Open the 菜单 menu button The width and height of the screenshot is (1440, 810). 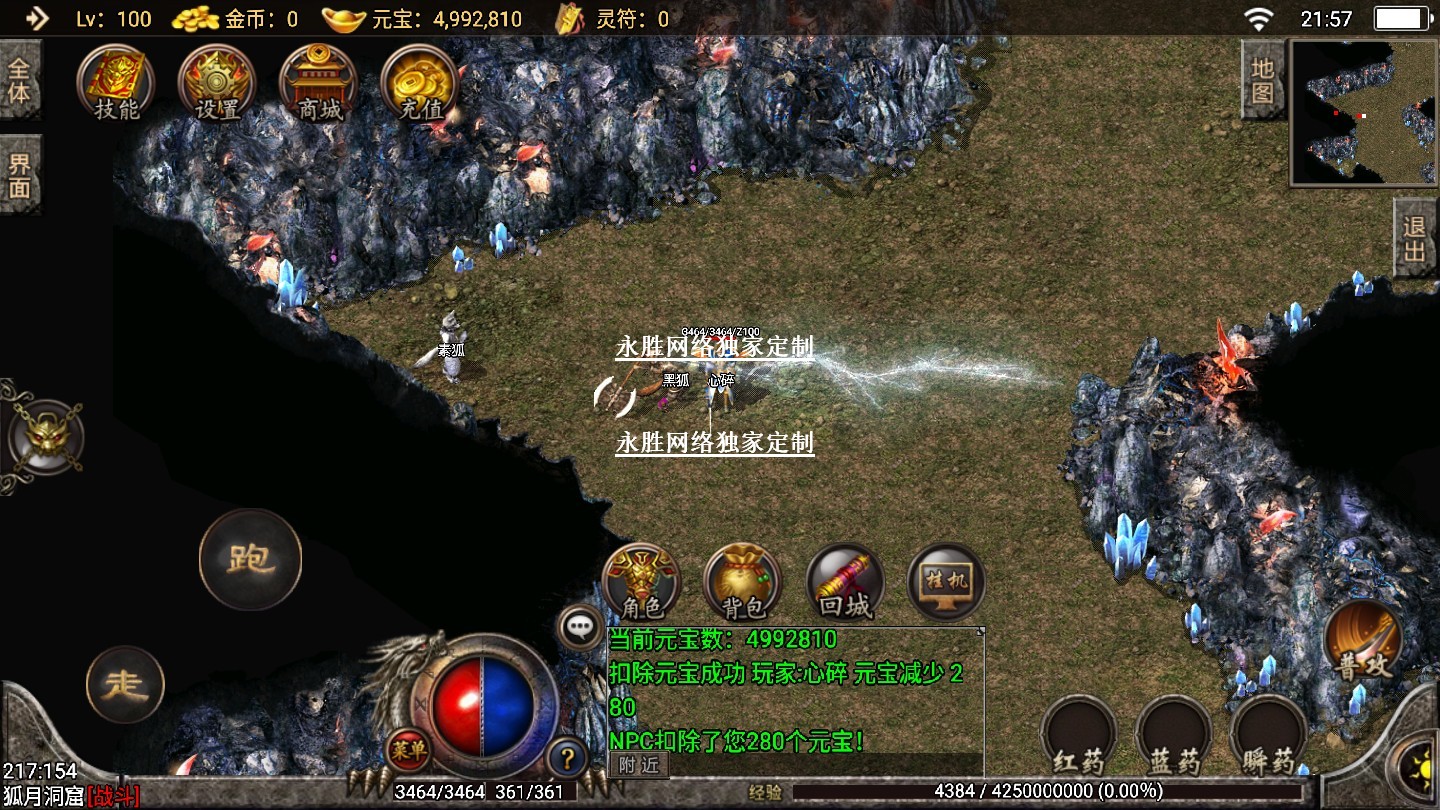408,750
